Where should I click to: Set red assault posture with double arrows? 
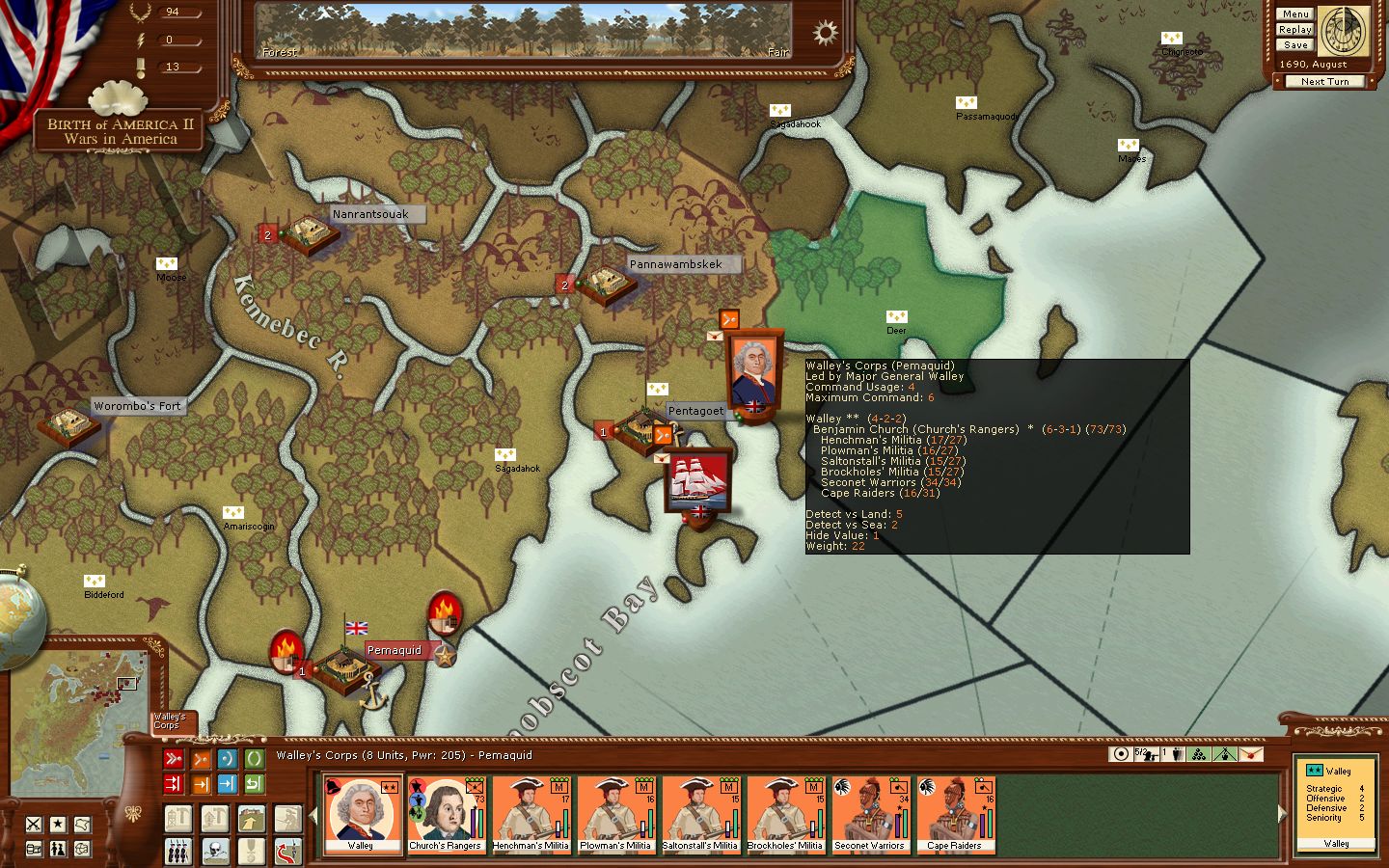tap(174, 759)
